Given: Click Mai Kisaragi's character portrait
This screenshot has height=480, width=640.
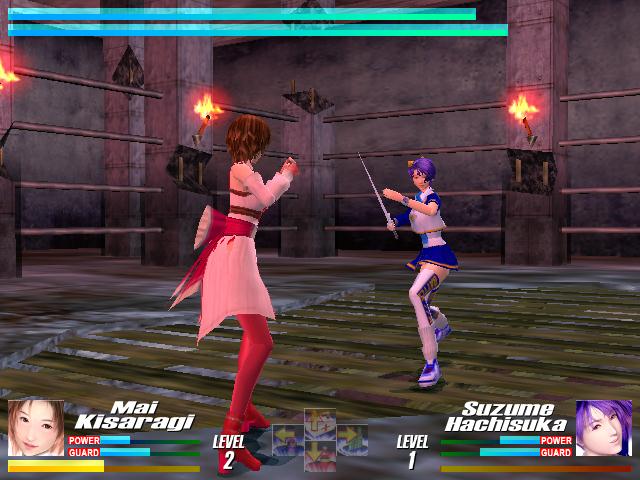Looking at the screenshot, I should click(36, 428).
